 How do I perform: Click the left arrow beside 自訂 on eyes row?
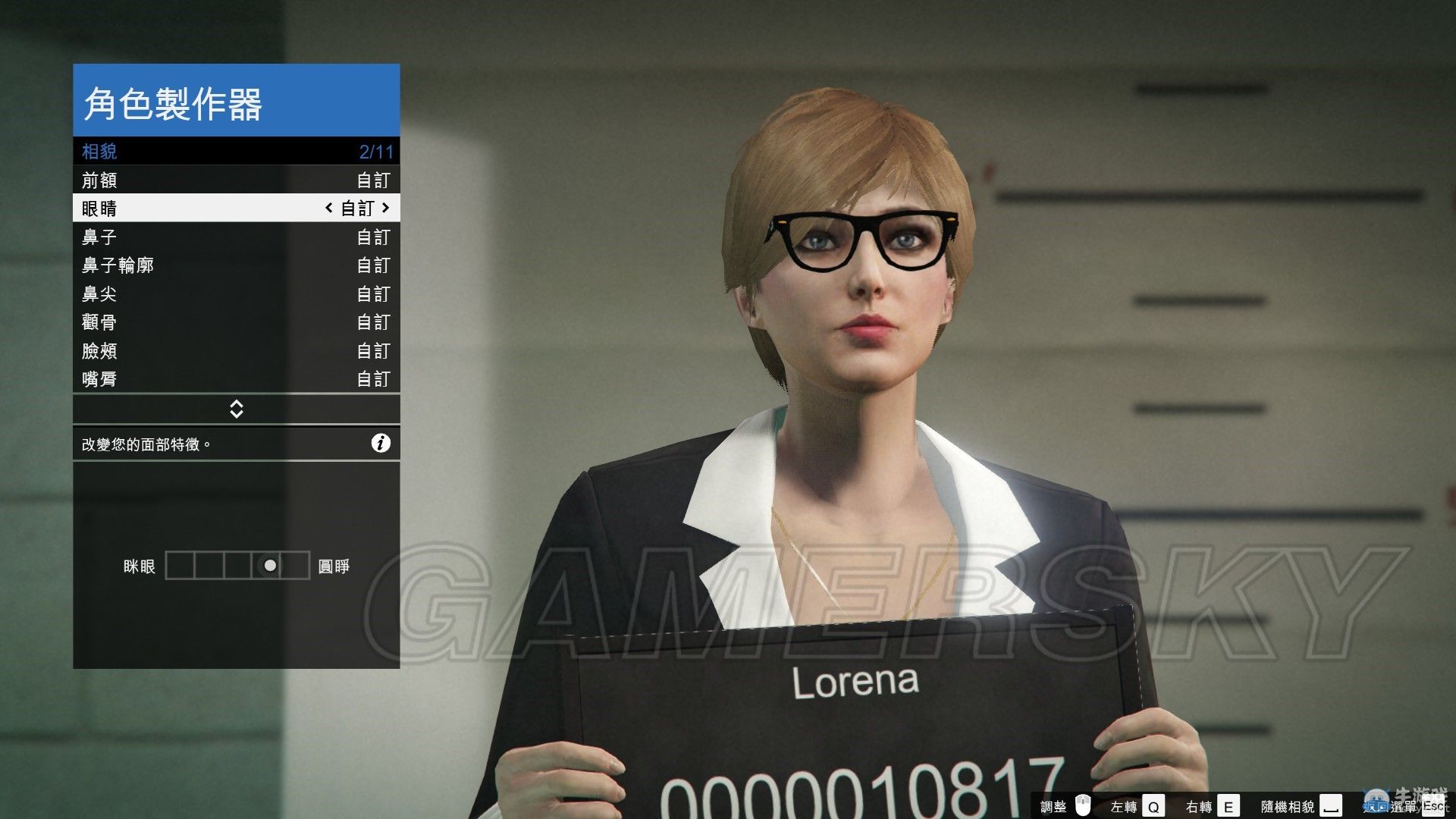coord(328,208)
